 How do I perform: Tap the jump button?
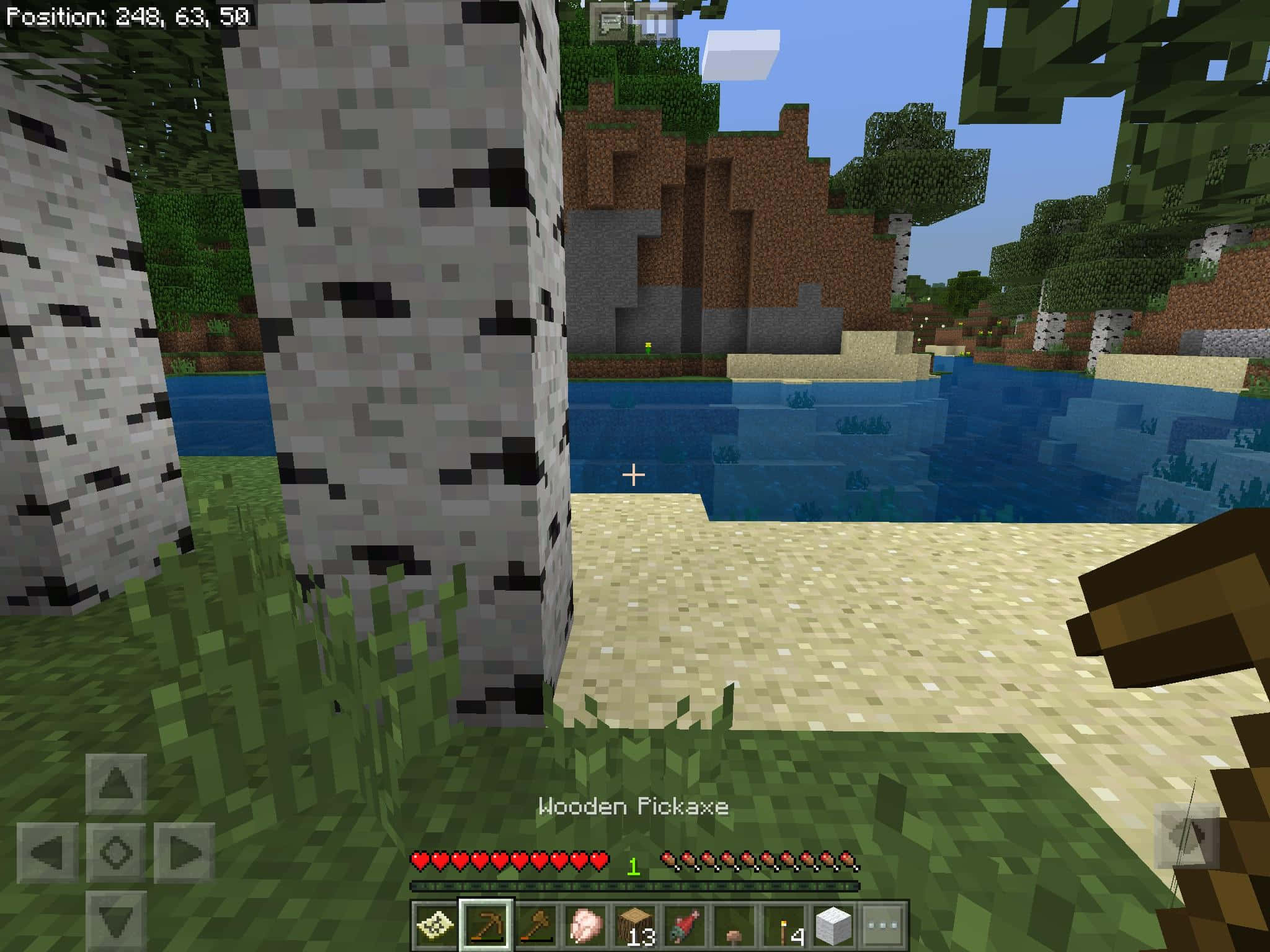pyautogui.click(x=1186, y=835)
